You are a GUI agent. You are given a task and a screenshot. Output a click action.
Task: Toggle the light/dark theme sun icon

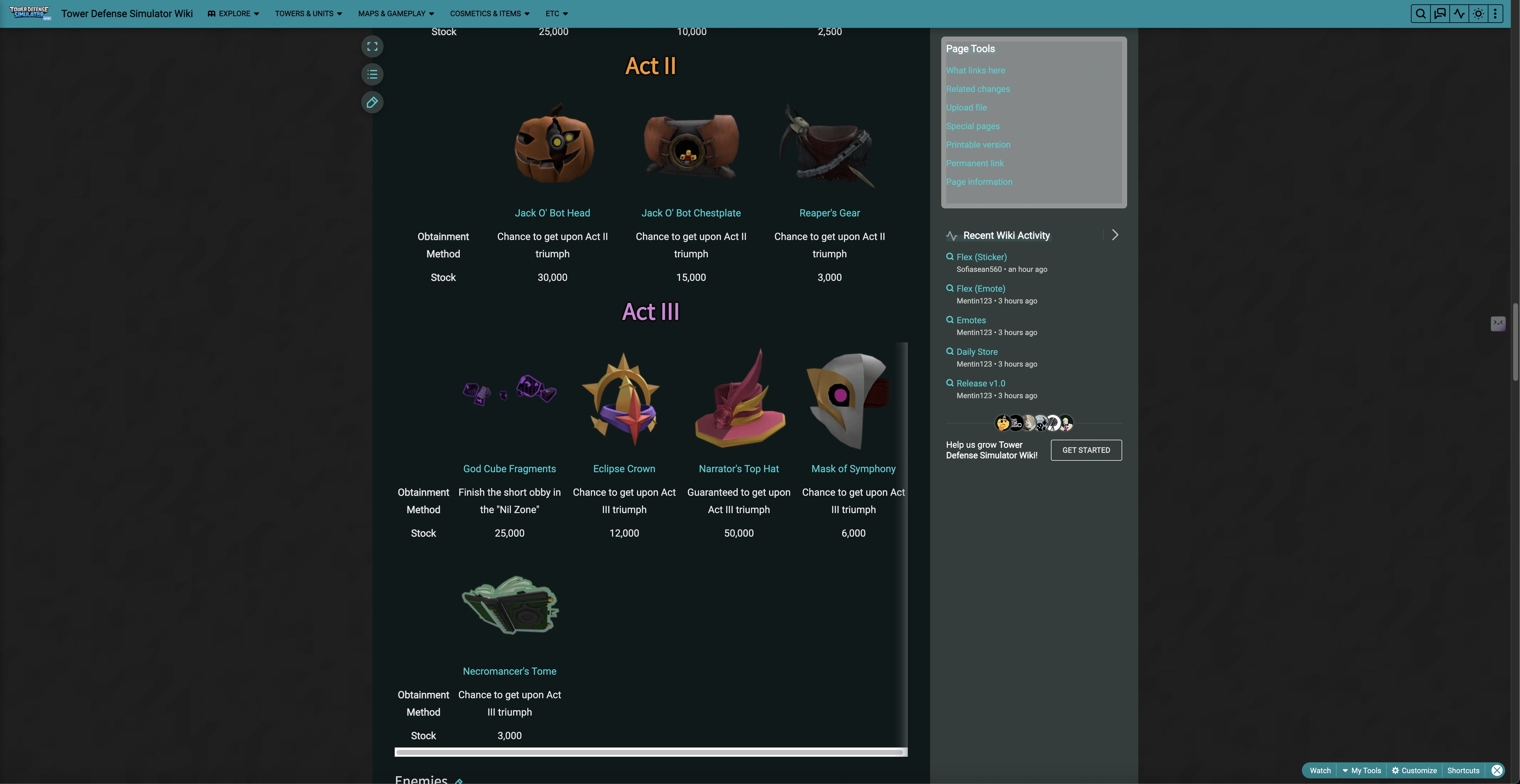point(1478,13)
